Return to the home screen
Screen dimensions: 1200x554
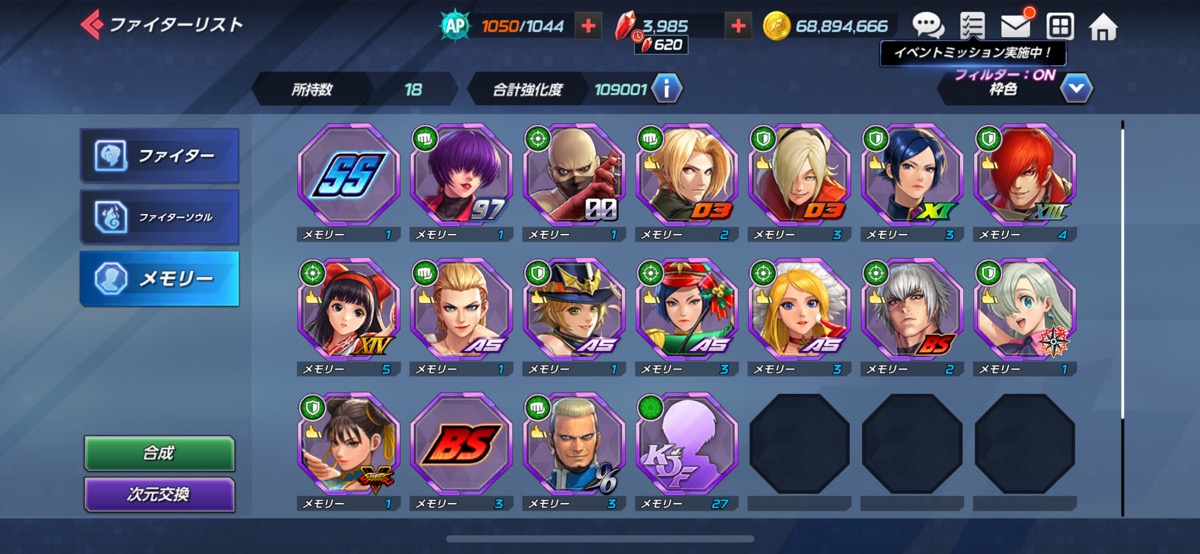1103,26
